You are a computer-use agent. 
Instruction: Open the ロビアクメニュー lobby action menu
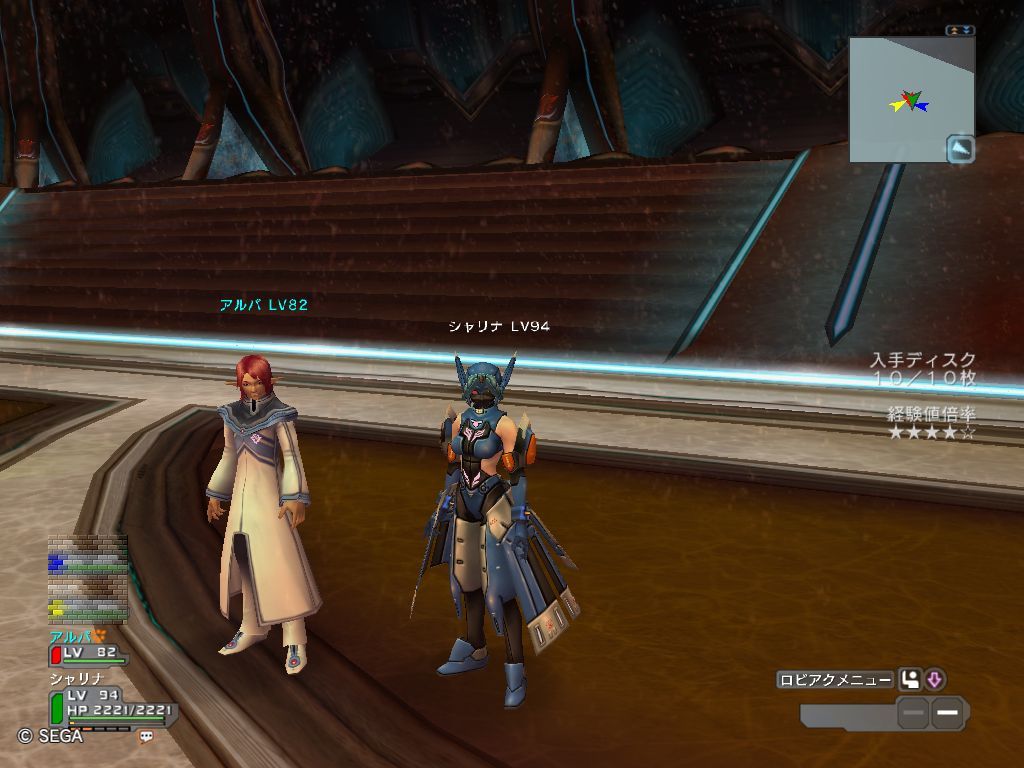tap(835, 680)
